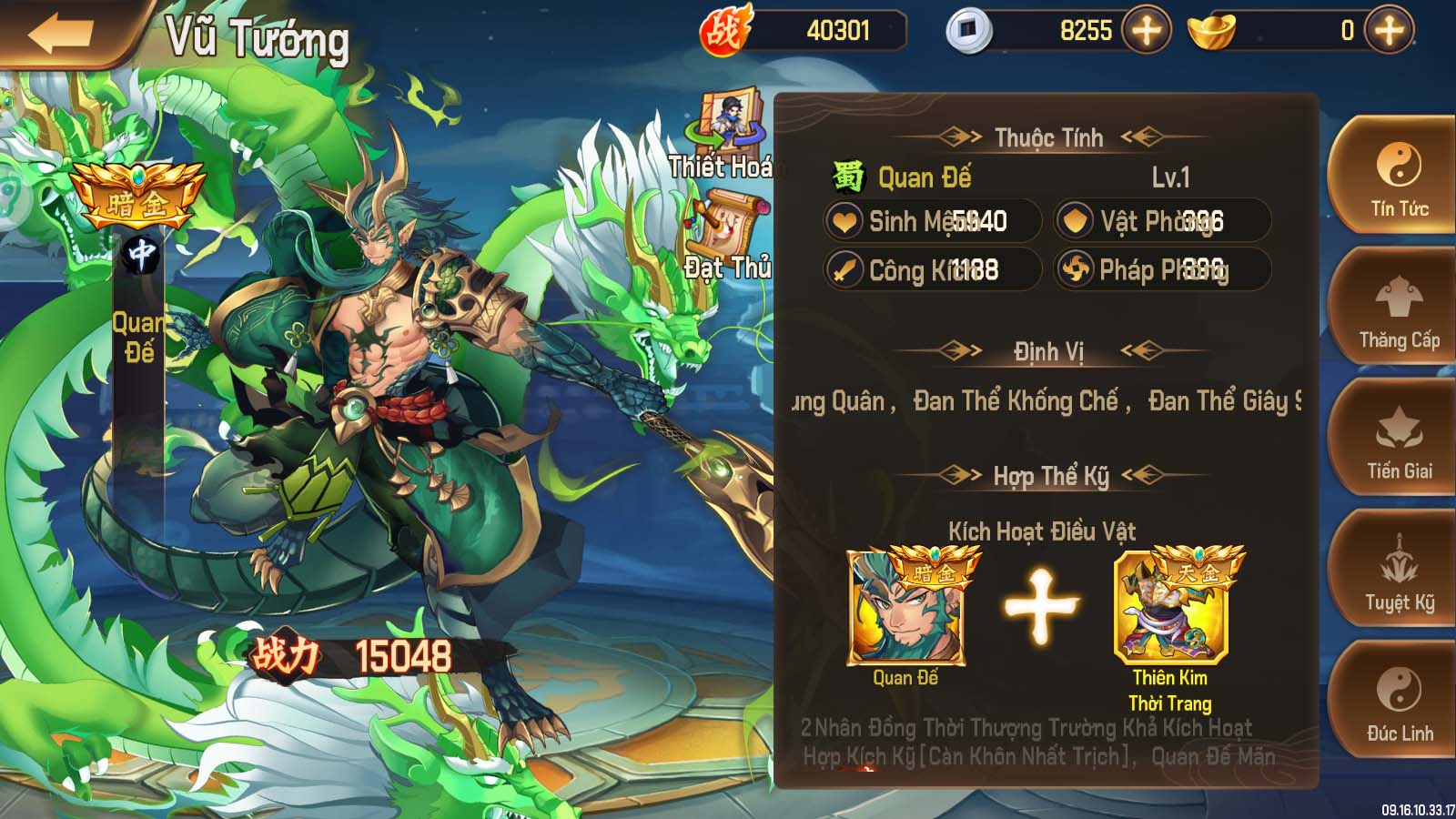Choose the Thiên Kim Thời Trang portrait
Image resolution: width=1456 pixels, height=819 pixels.
[x=1170, y=608]
